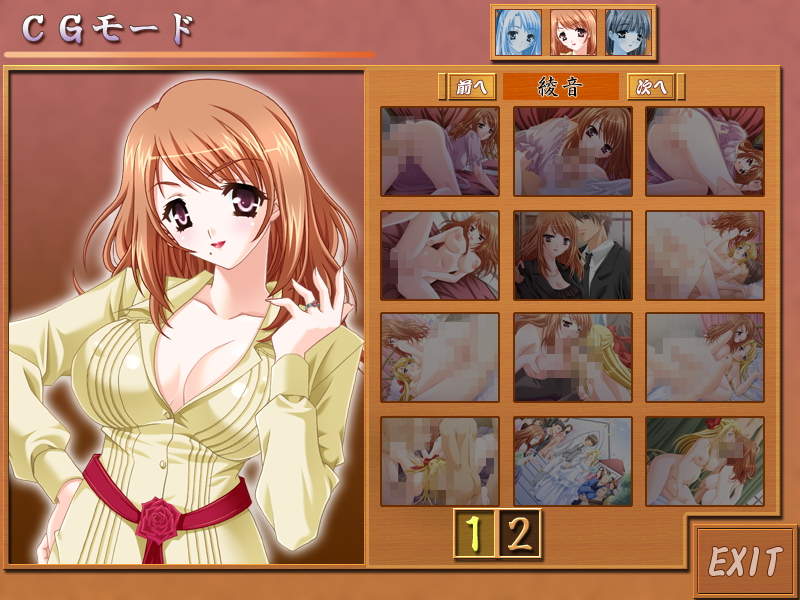View the outdoor group scene thumbnail
Screen dimensions: 800x600
(573, 461)
